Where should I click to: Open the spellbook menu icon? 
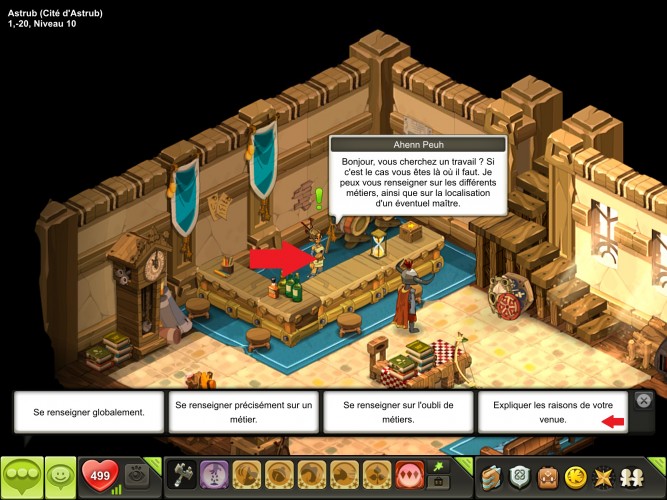click(492, 476)
